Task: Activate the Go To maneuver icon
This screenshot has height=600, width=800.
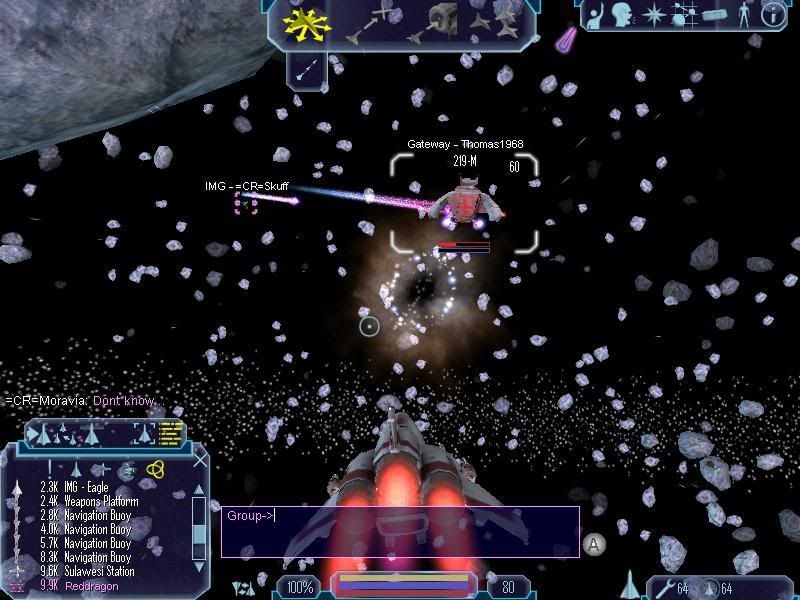Action: pyautogui.click(x=370, y=24)
